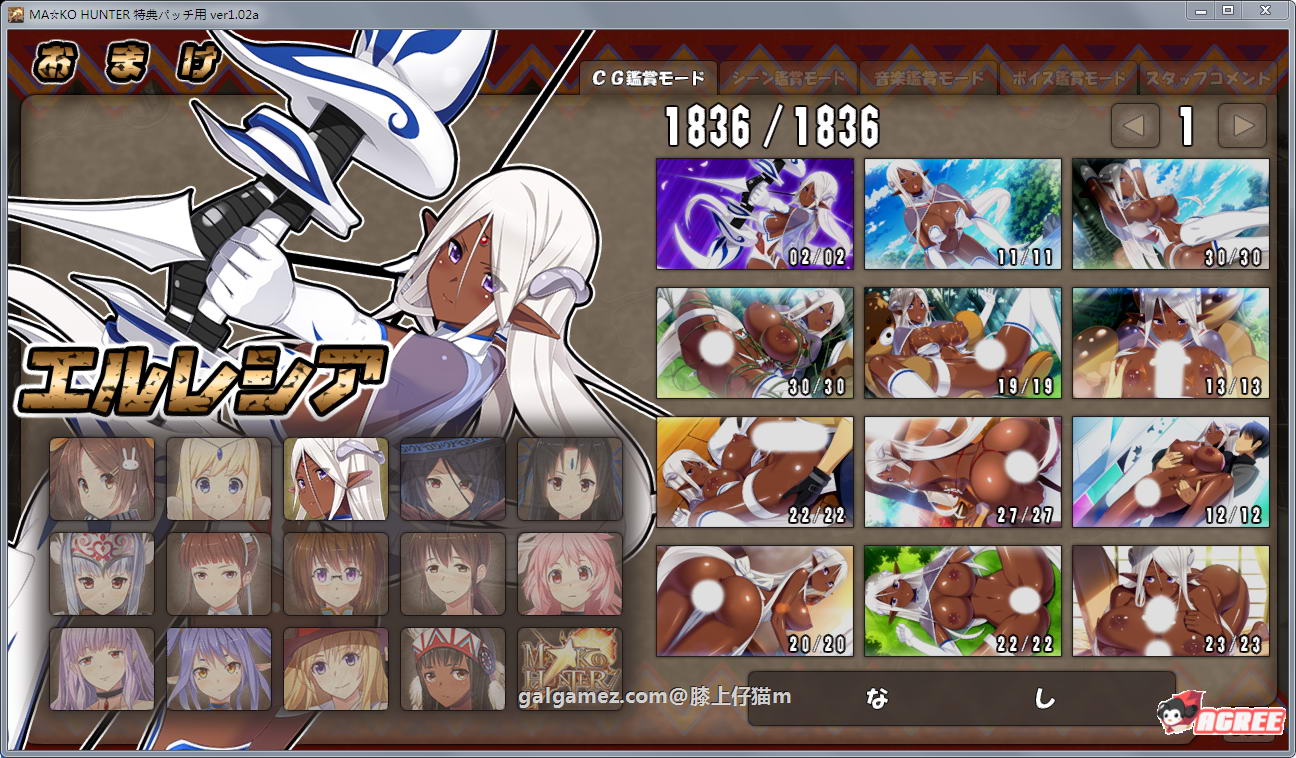
Task: Choose the blue-haired elf girl icon
Action: point(219,668)
